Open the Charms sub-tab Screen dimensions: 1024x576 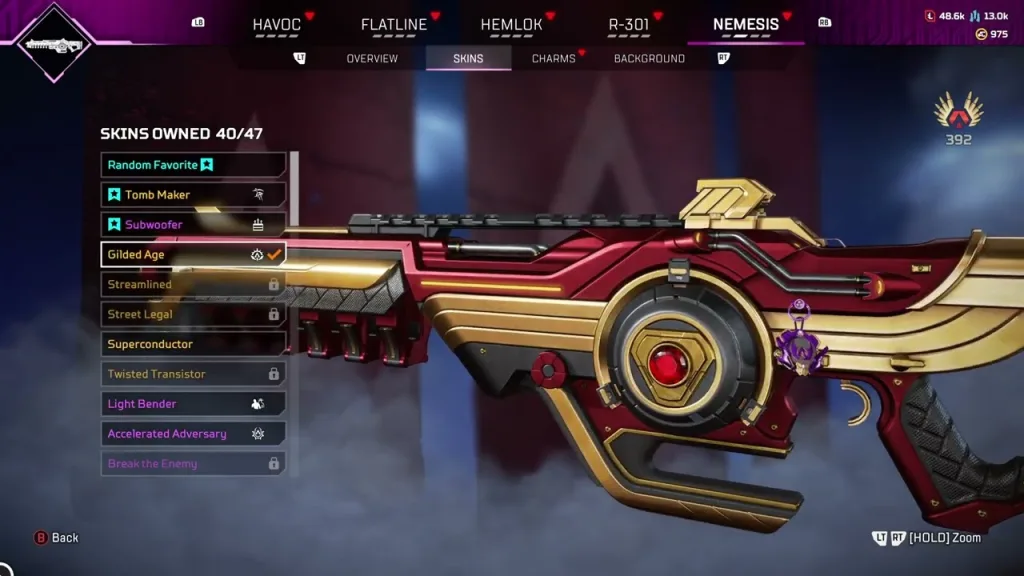[x=554, y=59]
